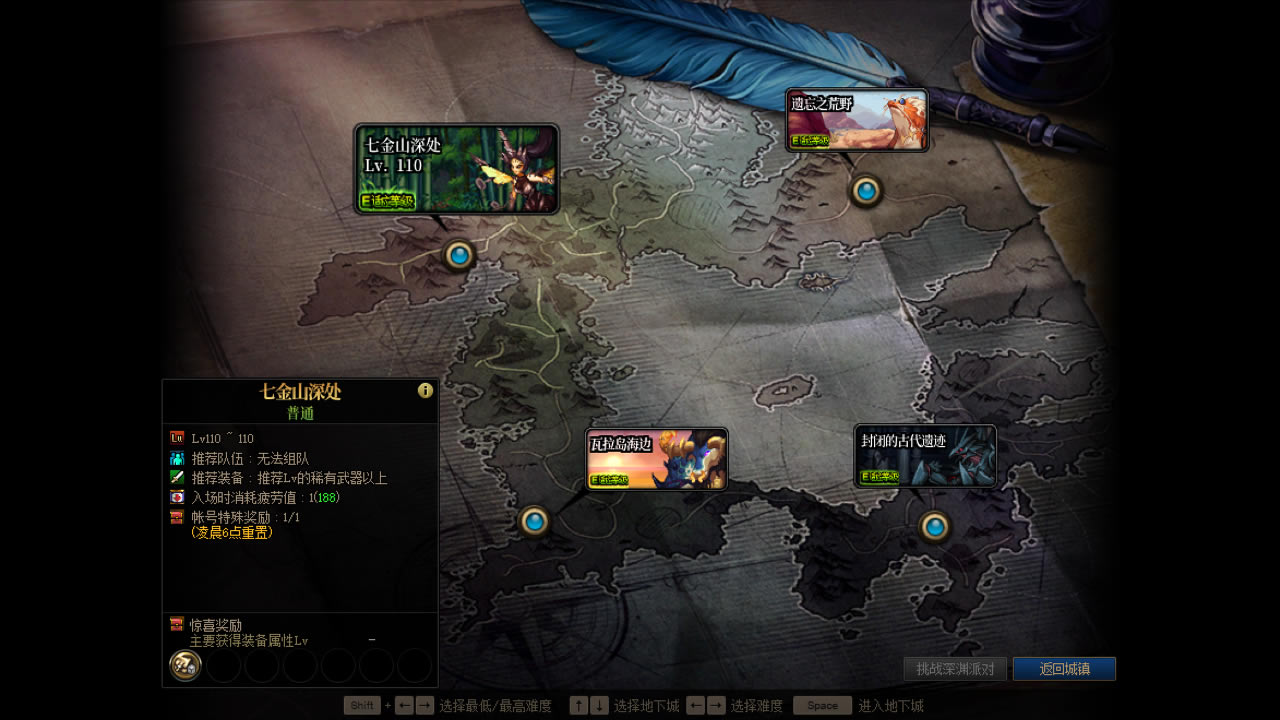
Task: Click the 适应等级 badge on 瓦拉岛海边
Action: click(x=609, y=481)
